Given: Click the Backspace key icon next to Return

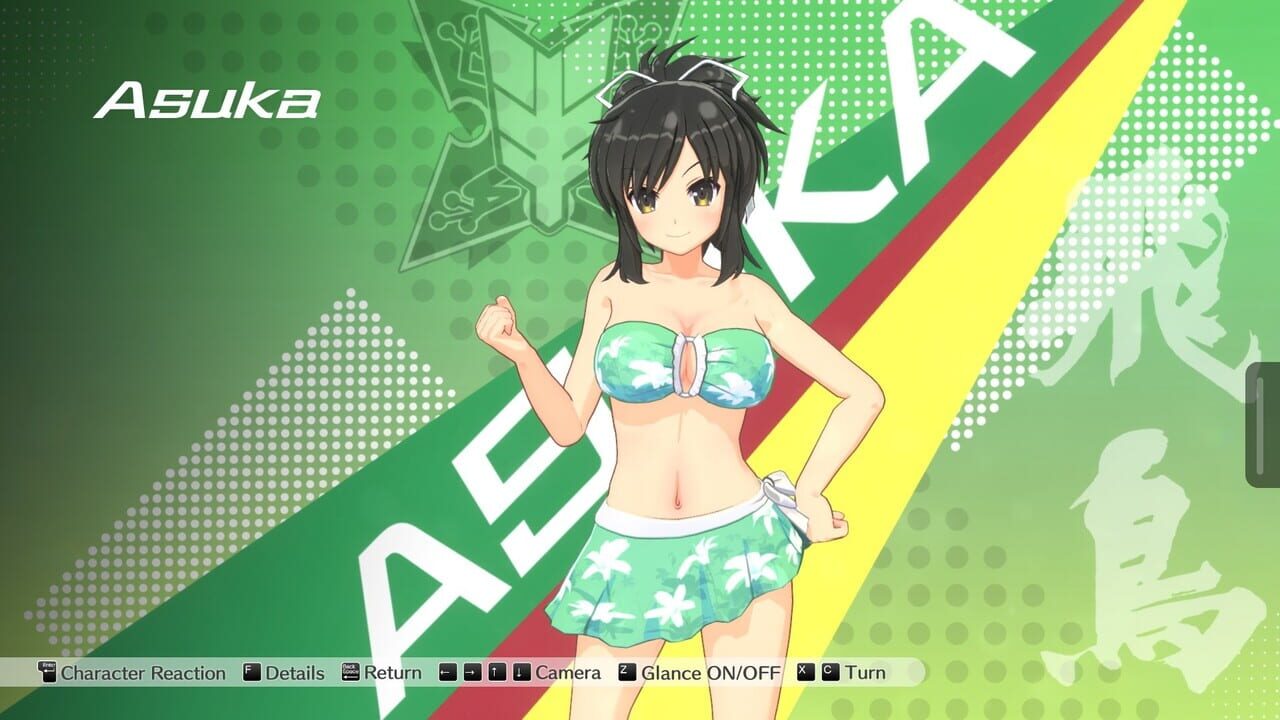Looking at the screenshot, I should [x=349, y=673].
